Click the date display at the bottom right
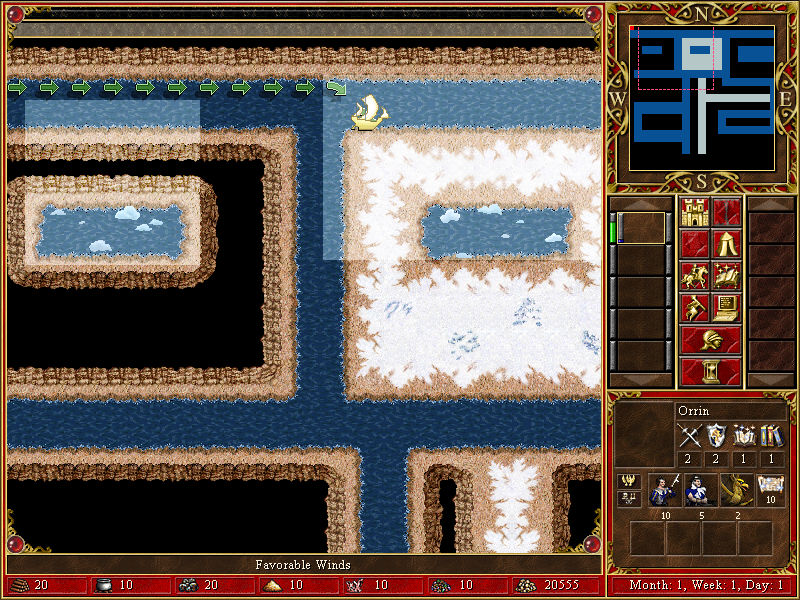Image resolution: width=800 pixels, height=600 pixels. pos(703,585)
